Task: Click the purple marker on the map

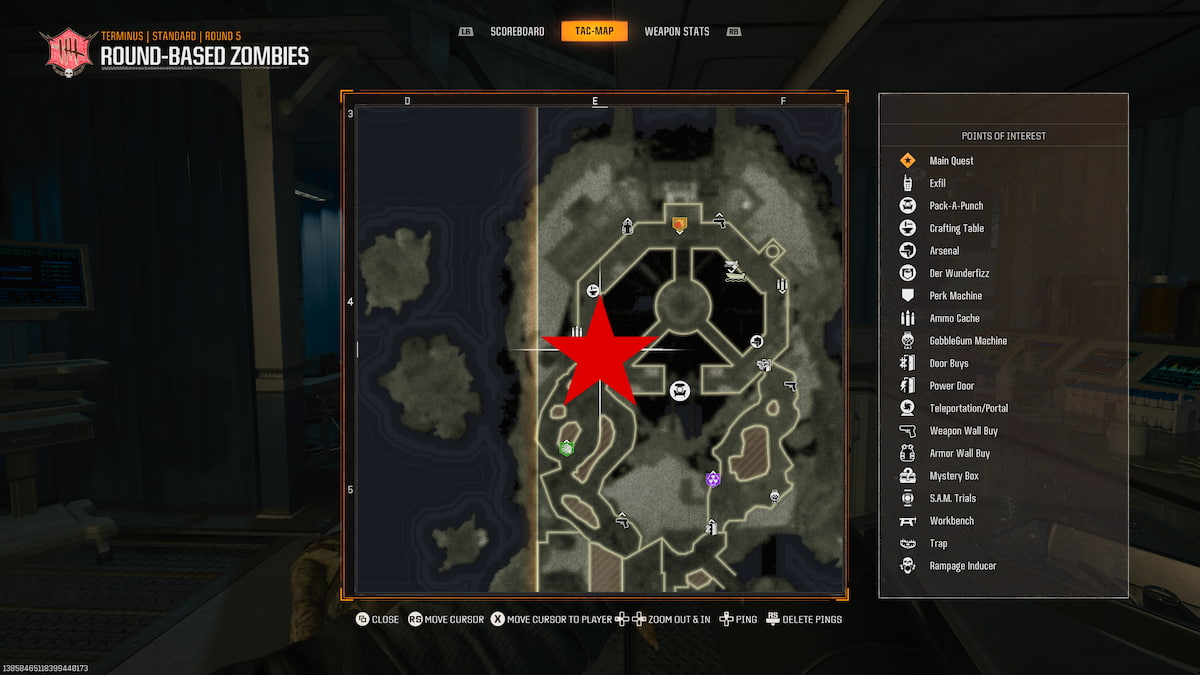Action: pyautogui.click(x=713, y=479)
